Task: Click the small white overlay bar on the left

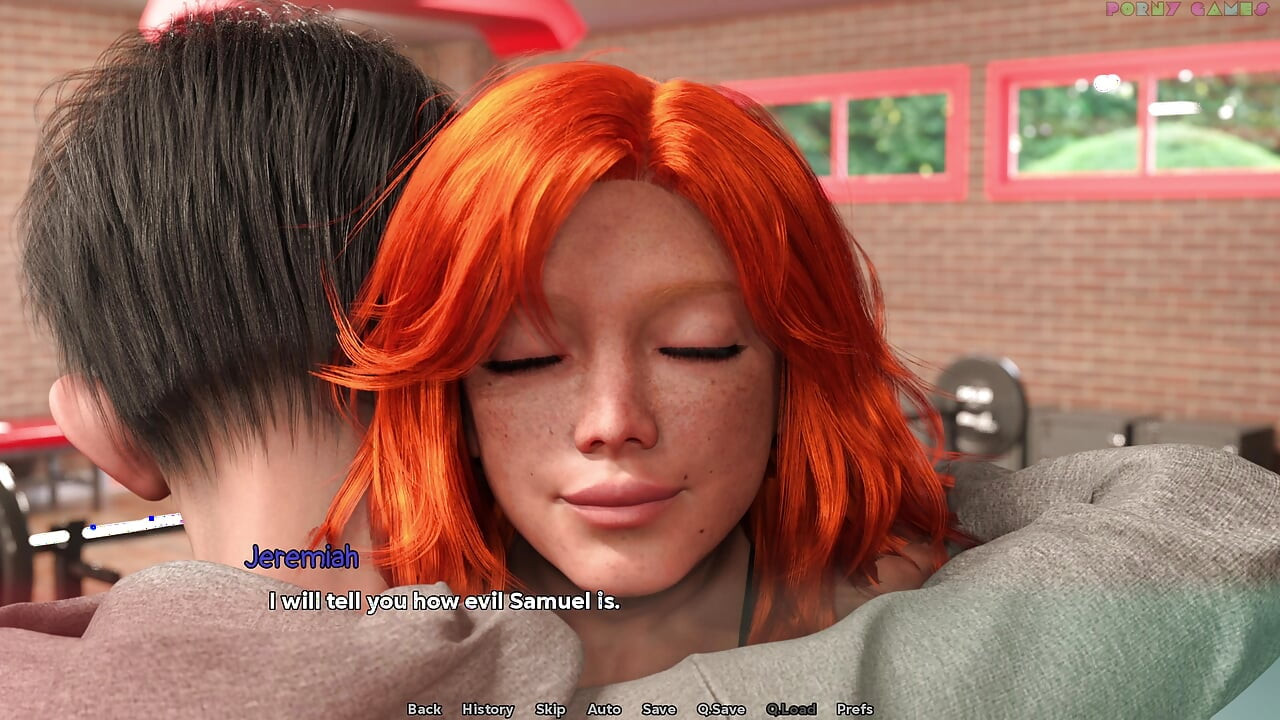Action: point(135,525)
